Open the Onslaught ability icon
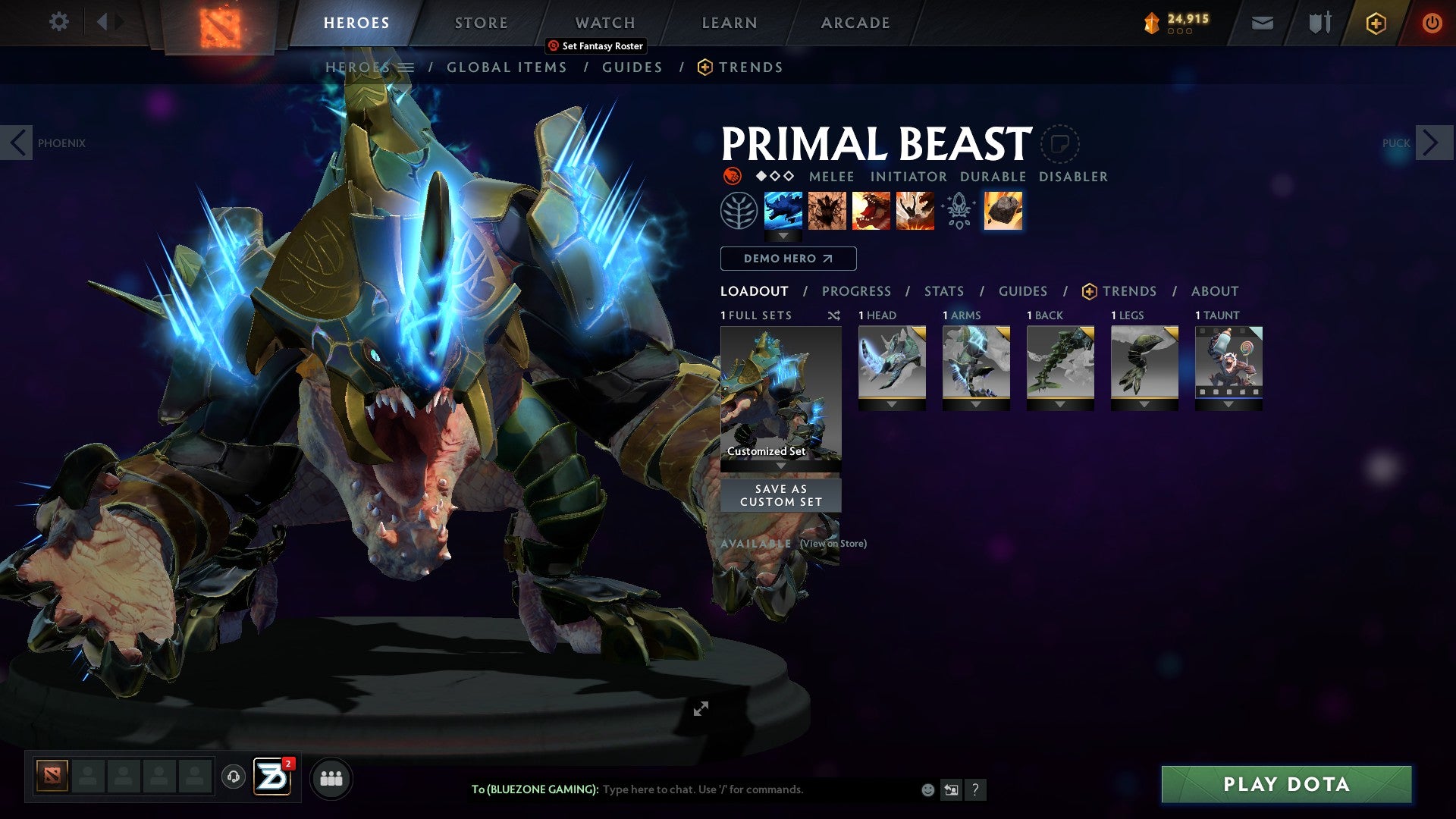The width and height of the screenshot is (1456, 819). tap(784, 212)
